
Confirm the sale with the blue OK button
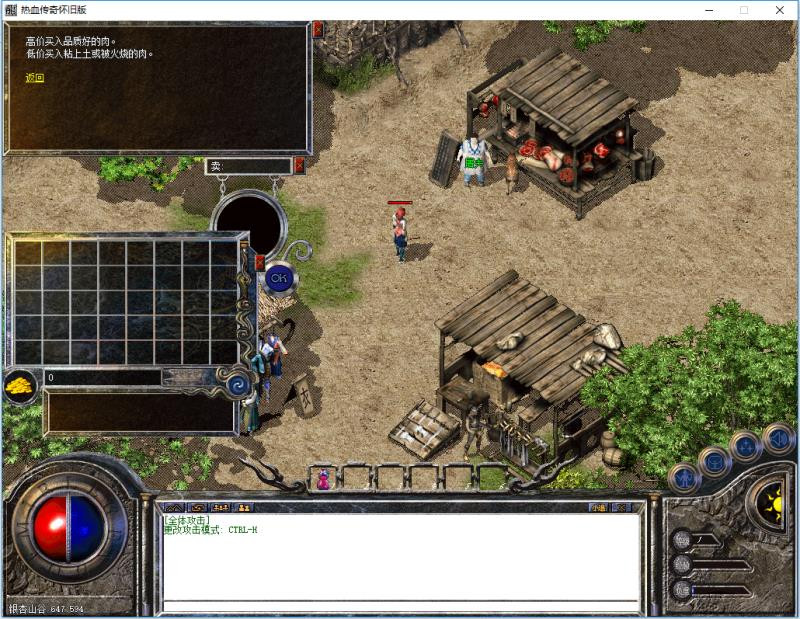[x=277, y=276]
